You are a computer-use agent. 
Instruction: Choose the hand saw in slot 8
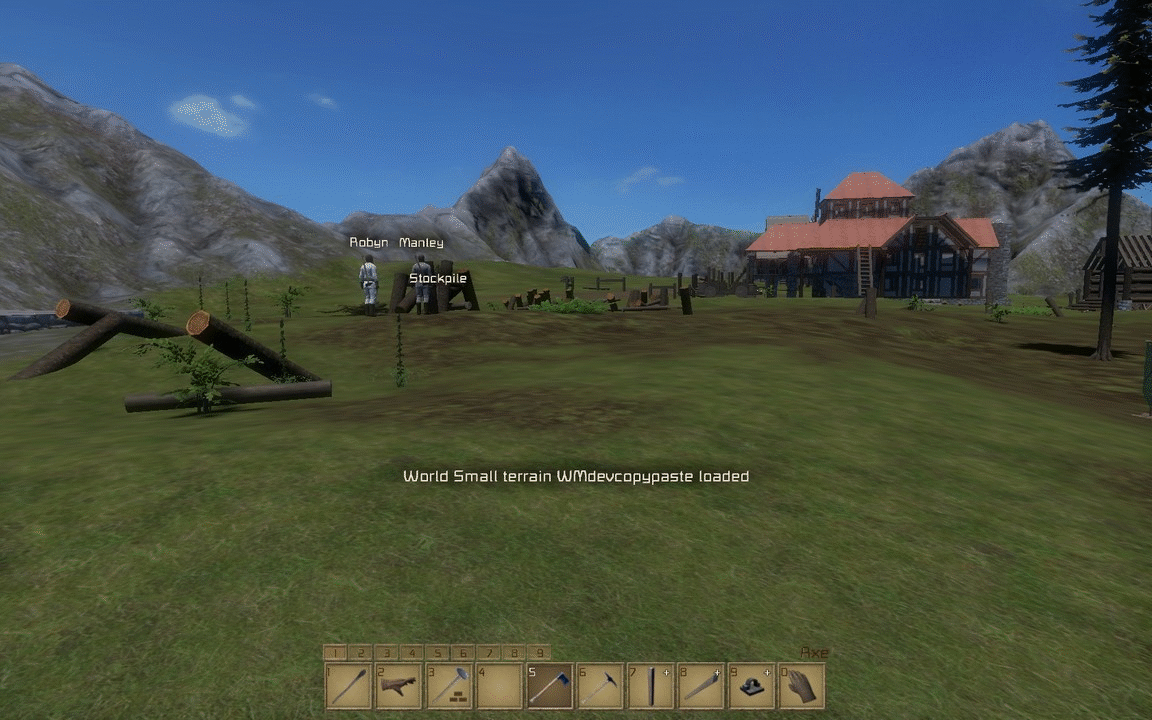(700, 686)
